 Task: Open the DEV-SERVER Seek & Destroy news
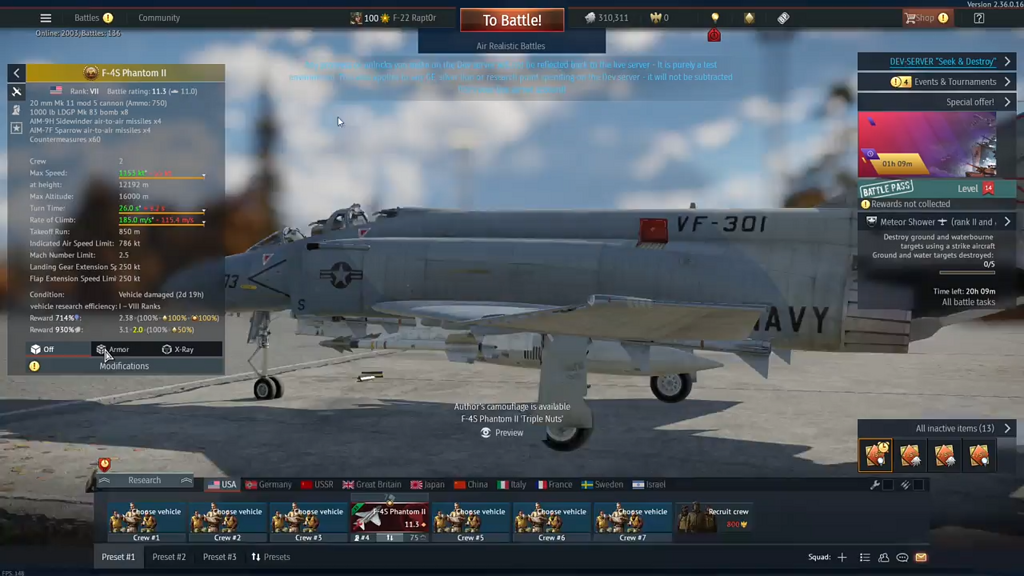[937, 62]
